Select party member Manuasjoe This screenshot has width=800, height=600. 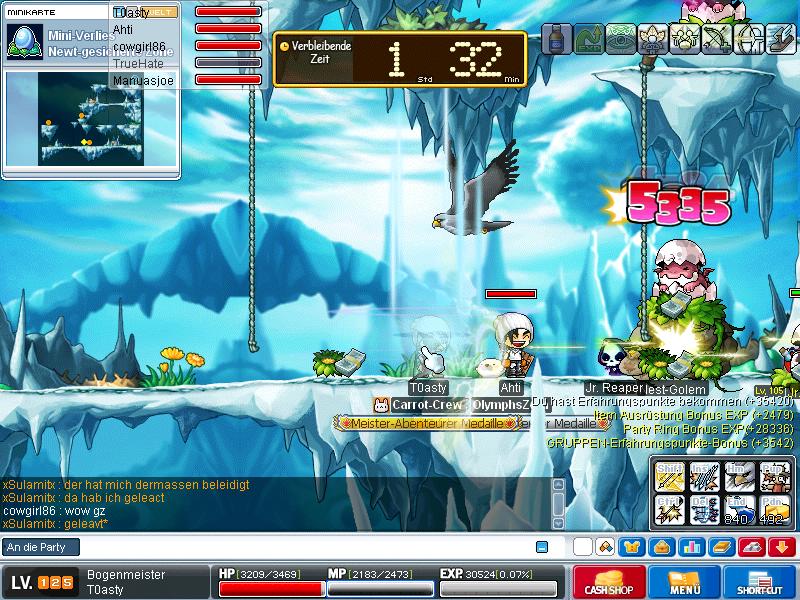pos(143,80)
